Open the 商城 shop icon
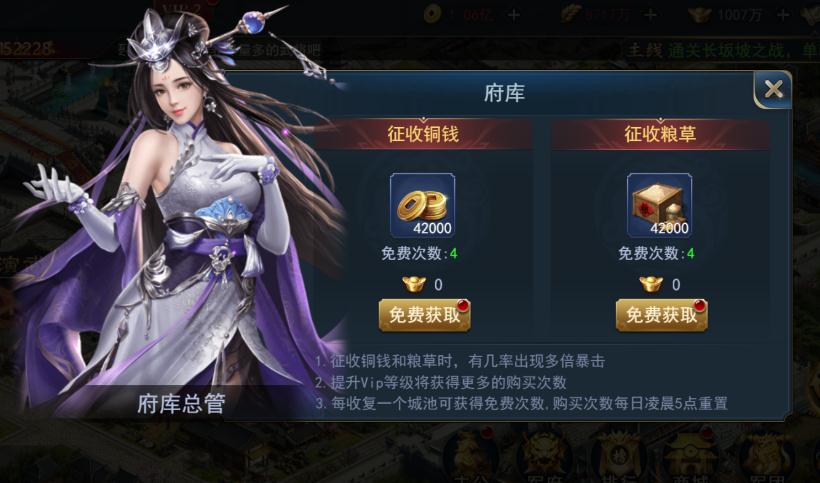Screen dimensions: 820x483 click(x=690, y=457)
